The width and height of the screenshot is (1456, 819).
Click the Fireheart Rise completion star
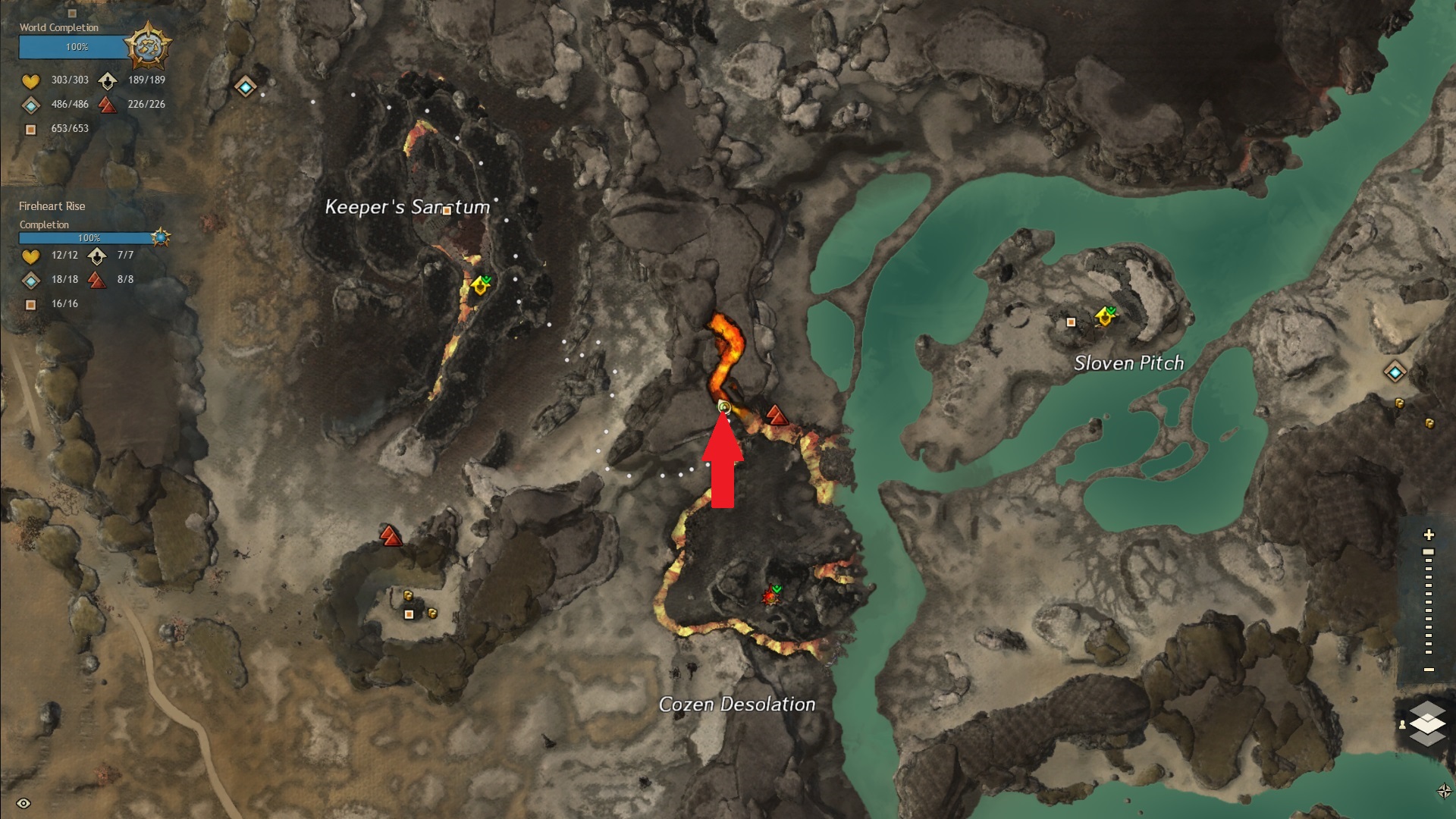[x=160, y=237]
